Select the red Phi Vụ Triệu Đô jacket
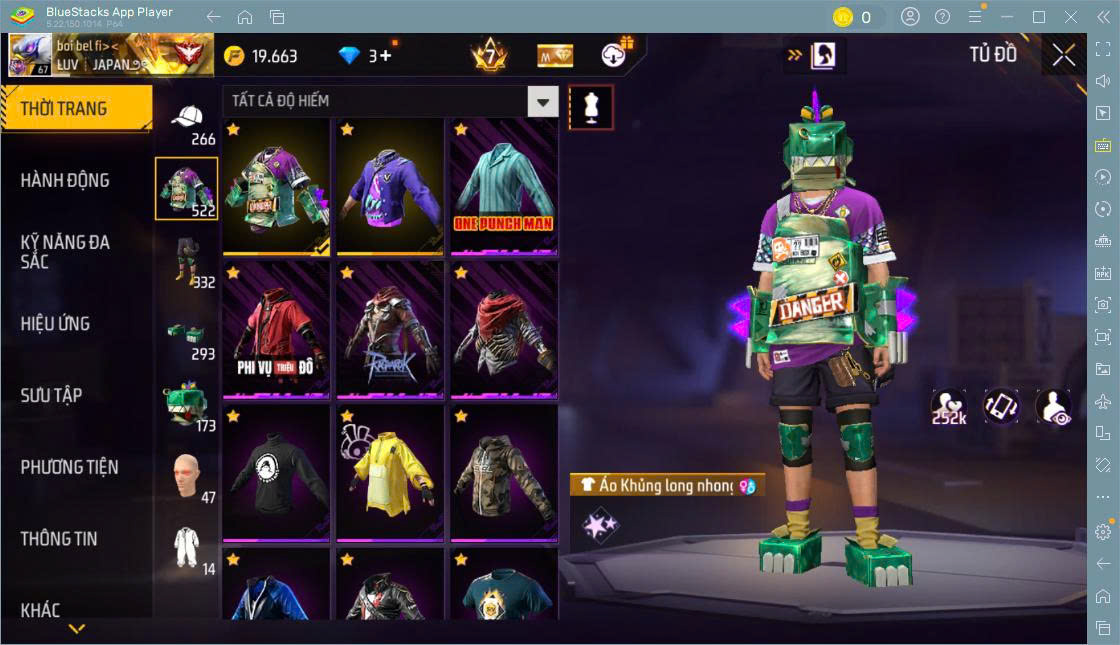The image size is (1120, 645). pos(276,329)
